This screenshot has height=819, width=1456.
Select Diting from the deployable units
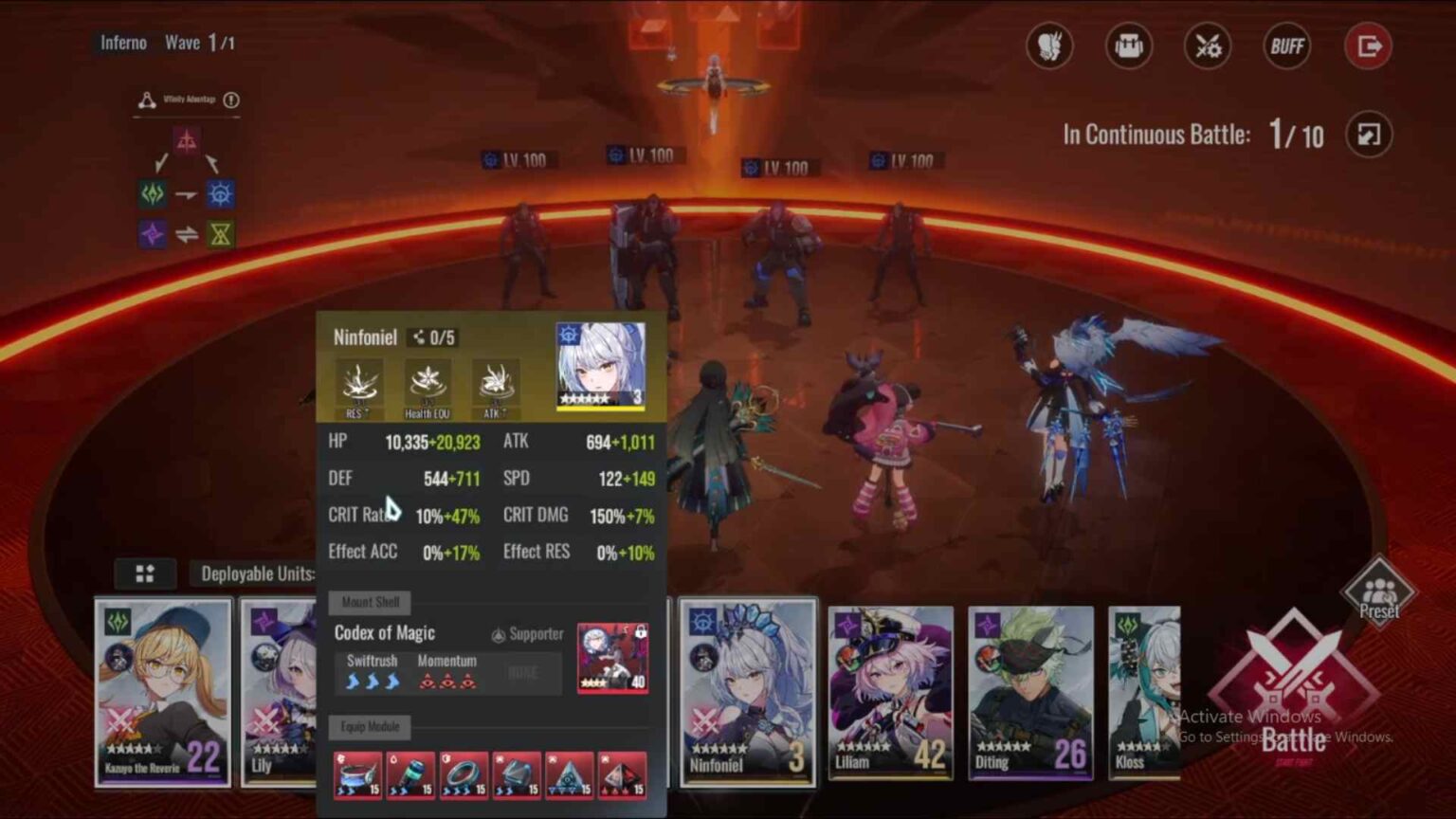point(1030,692)
